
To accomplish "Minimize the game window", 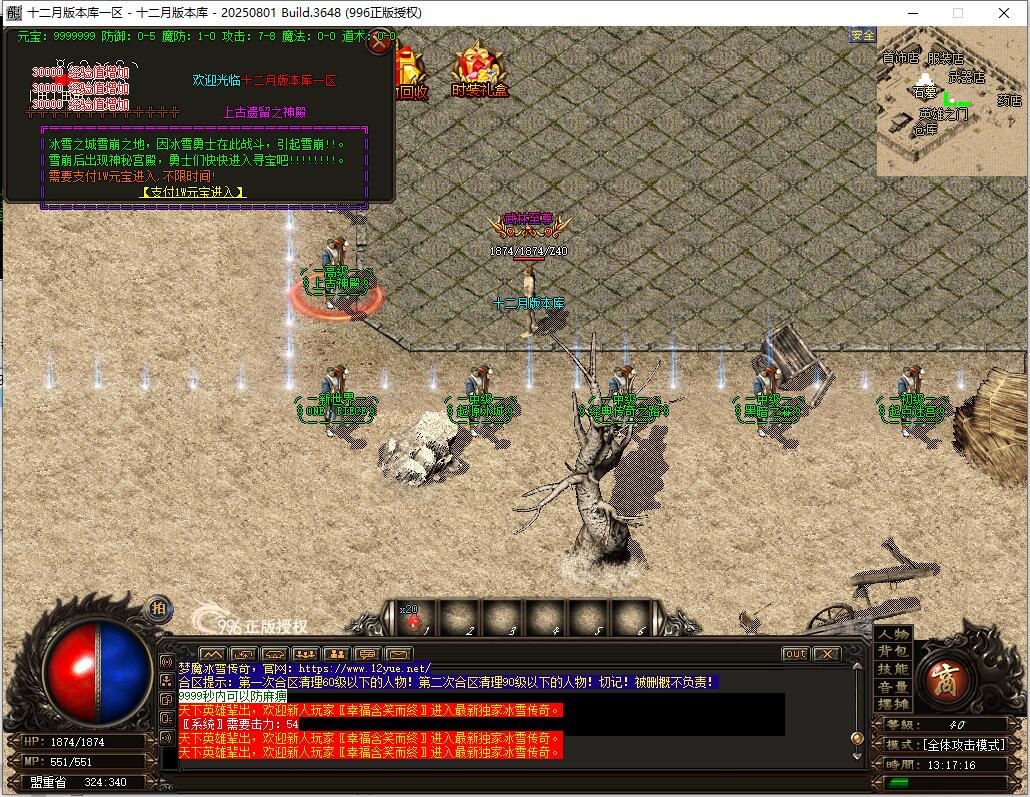I will 912,13.
